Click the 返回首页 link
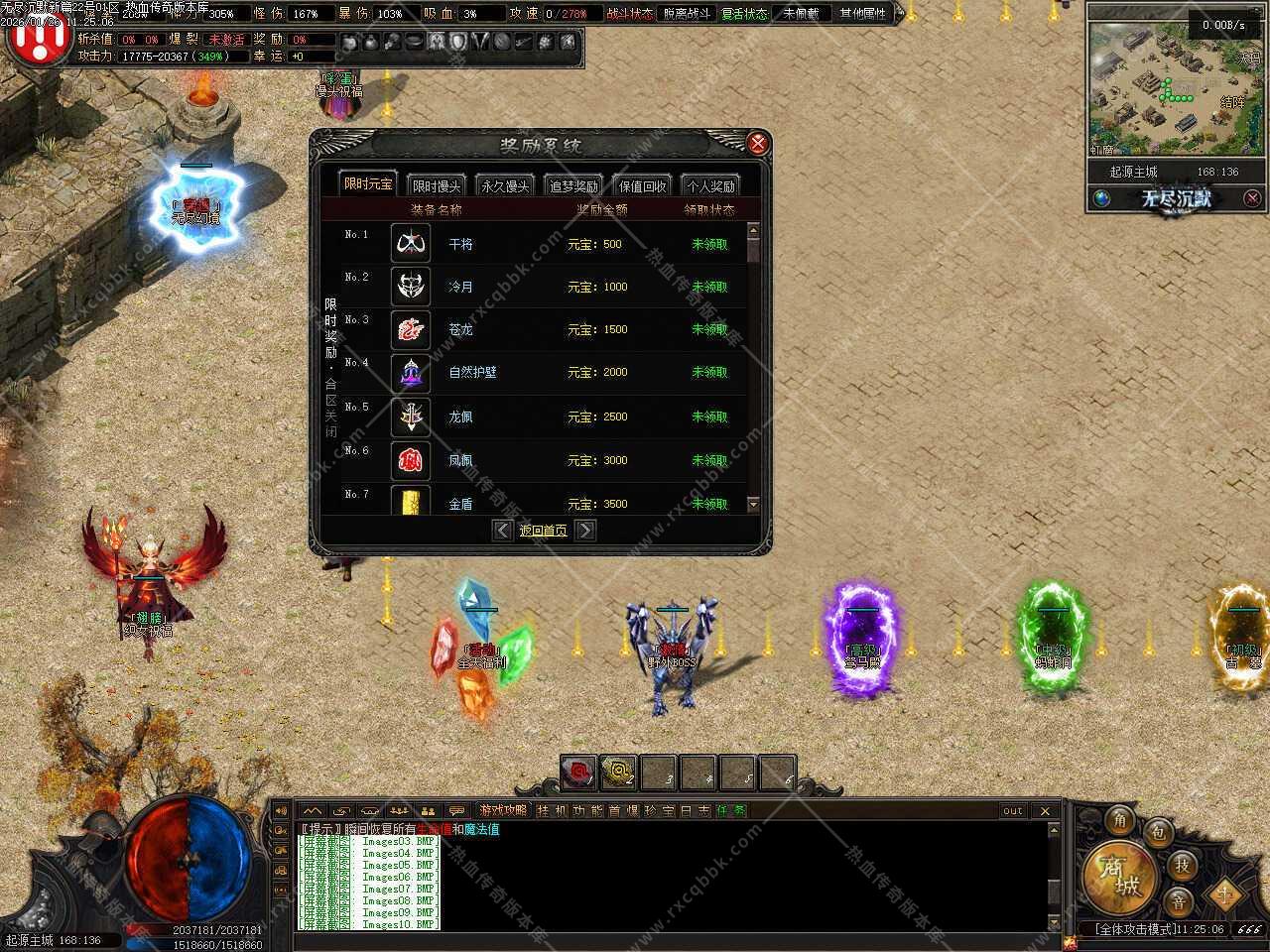Viewport: 1270px width, 952px height. point(544,531)
